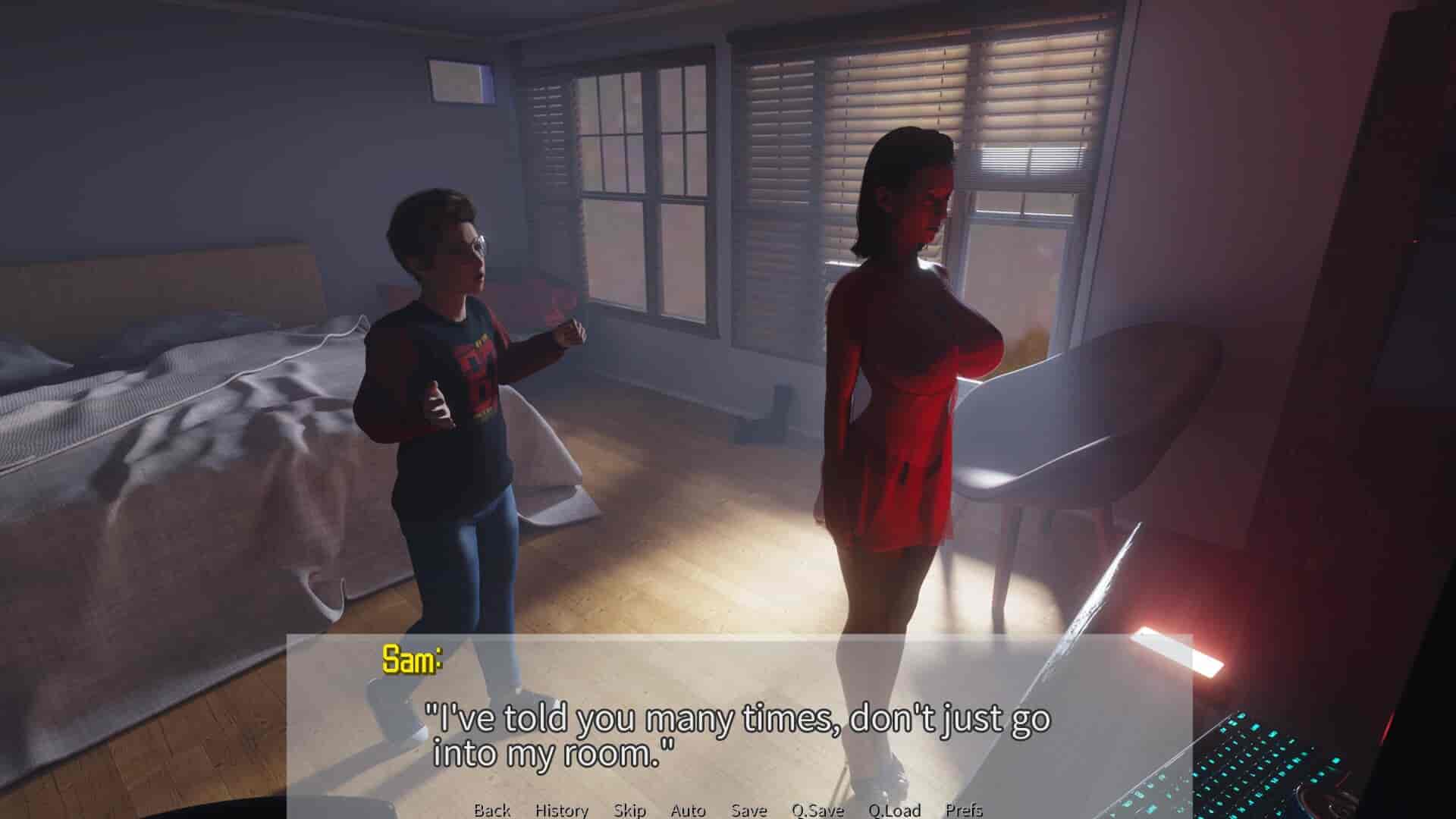
Task: Click Sam's yellow name label
Action: pos(409,661)
